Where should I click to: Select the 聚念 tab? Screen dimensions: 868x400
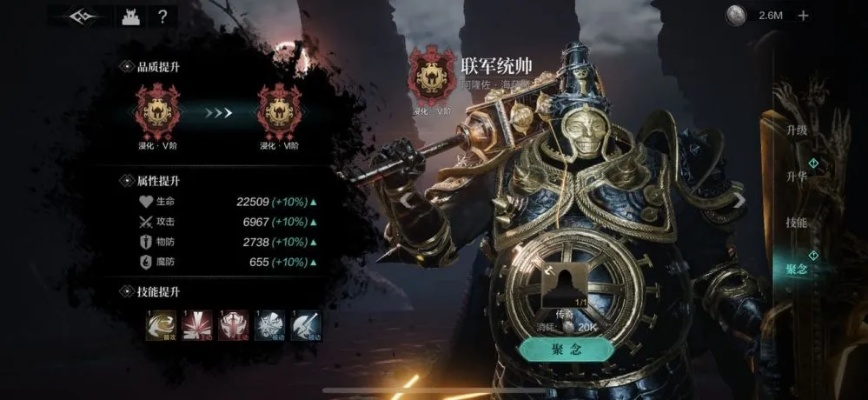coord(796,268)
